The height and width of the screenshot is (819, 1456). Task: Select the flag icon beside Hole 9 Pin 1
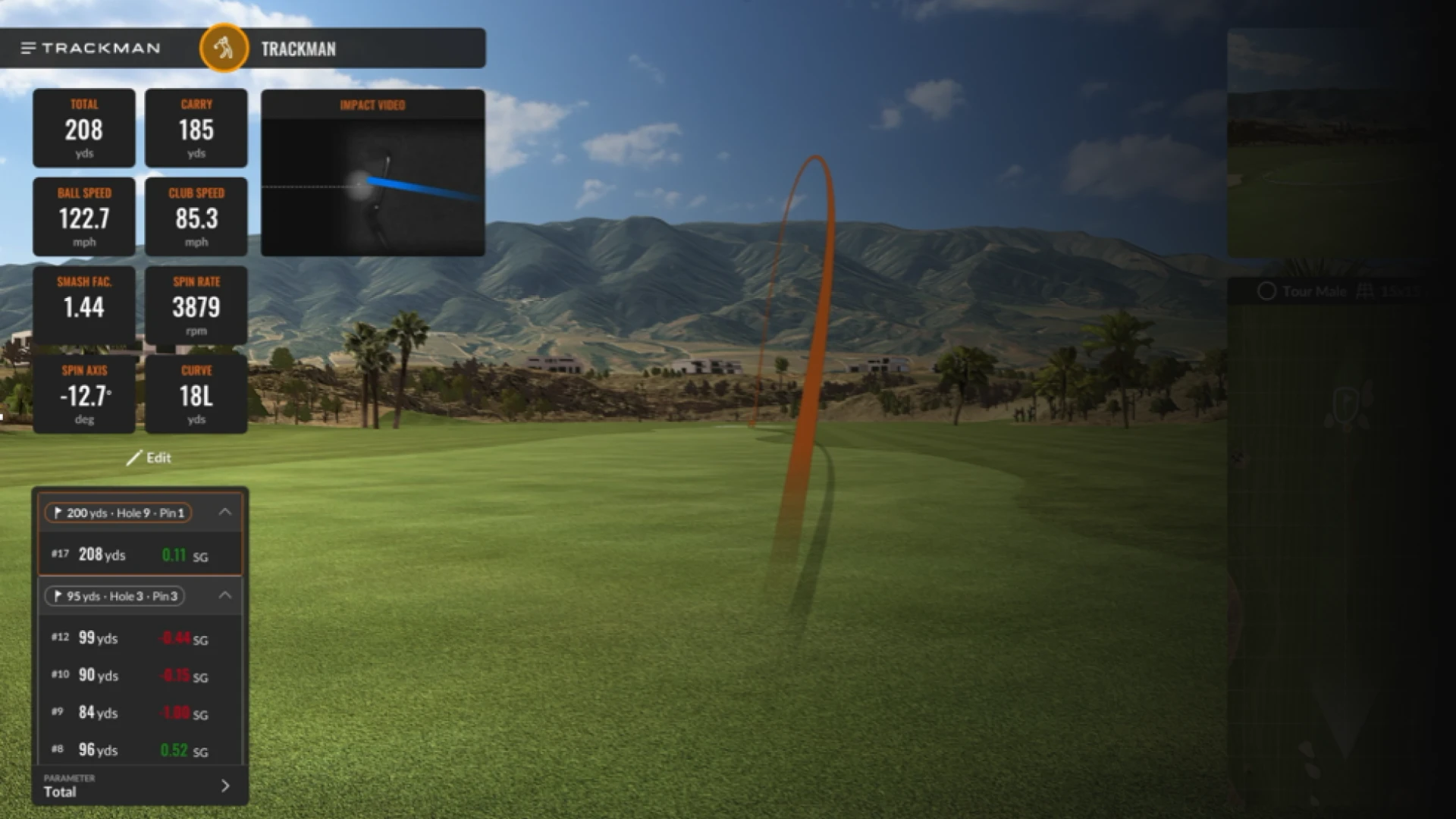(59, 513)
